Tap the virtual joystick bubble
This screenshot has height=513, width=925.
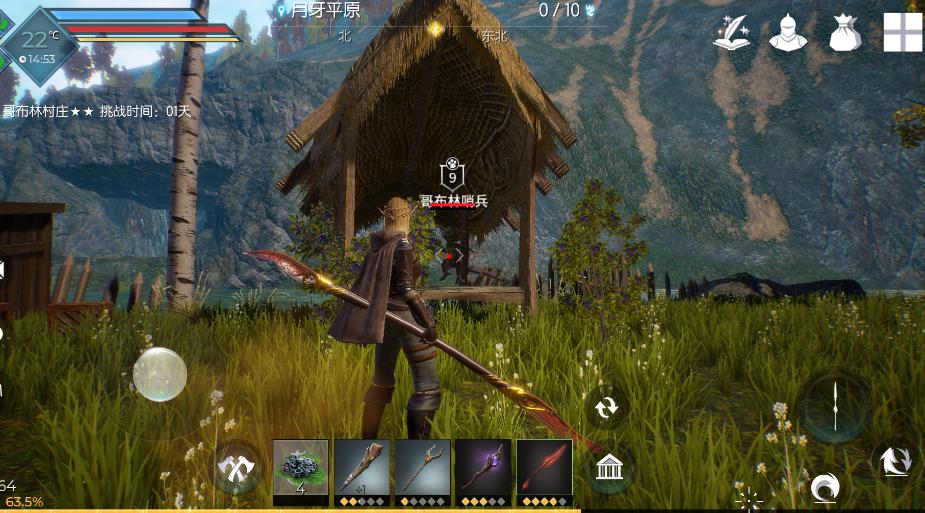pos(160,375)
